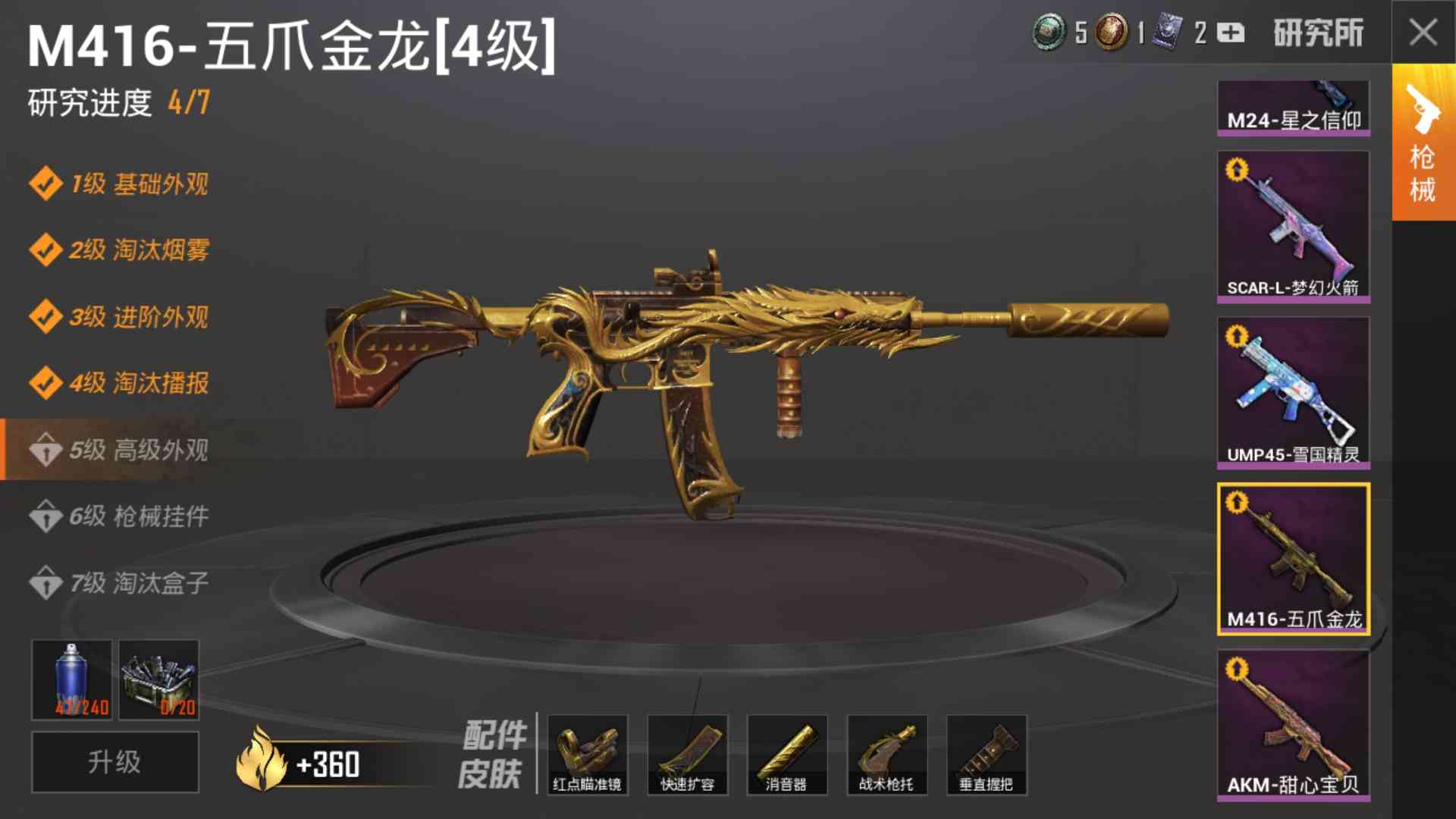Select level 6 枪械挂件 research entry
1456x819 pixels.
coord(121,516)
